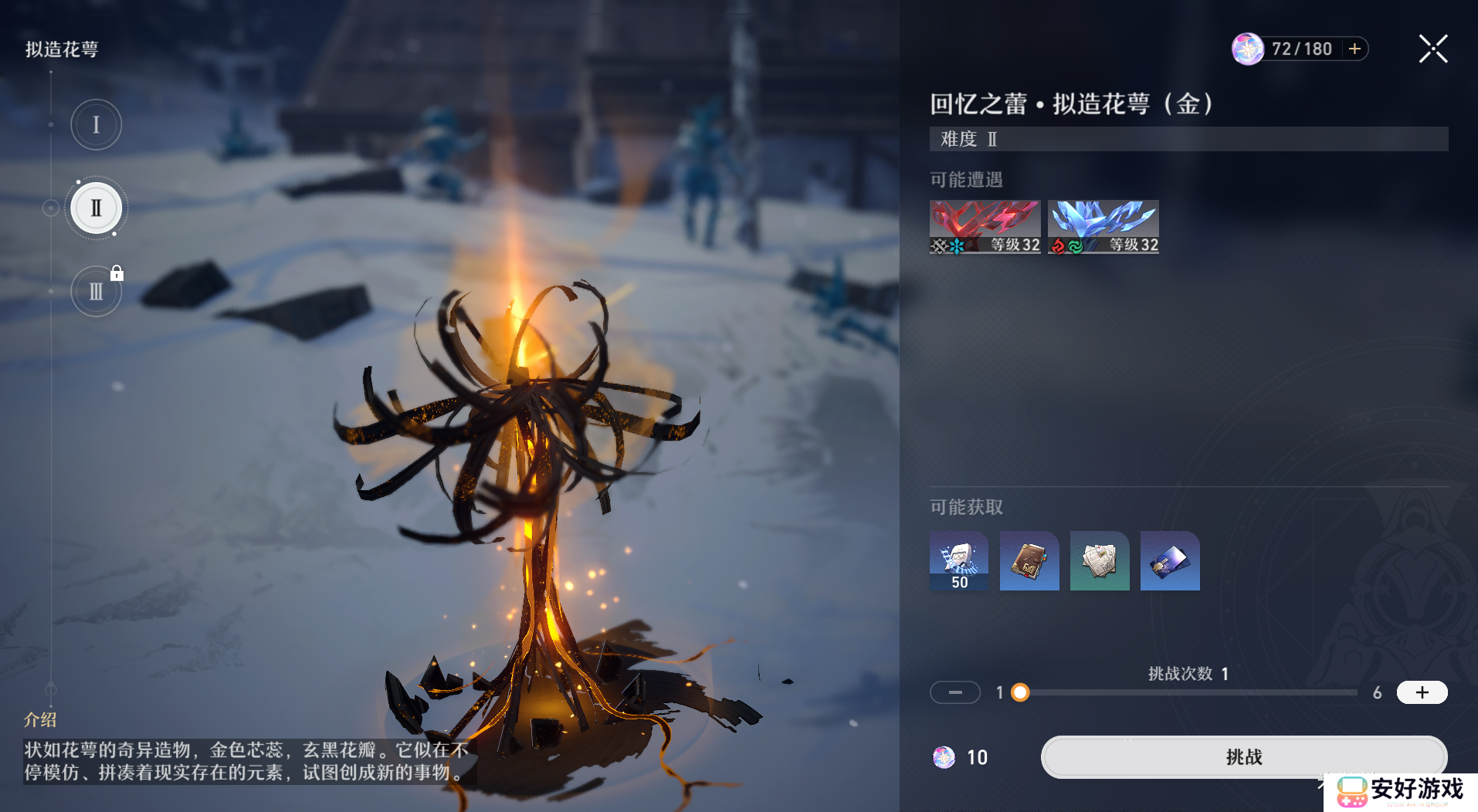Decrease challenge count with minus stepper
1478x812 pixels.
[x=955, y=692]
